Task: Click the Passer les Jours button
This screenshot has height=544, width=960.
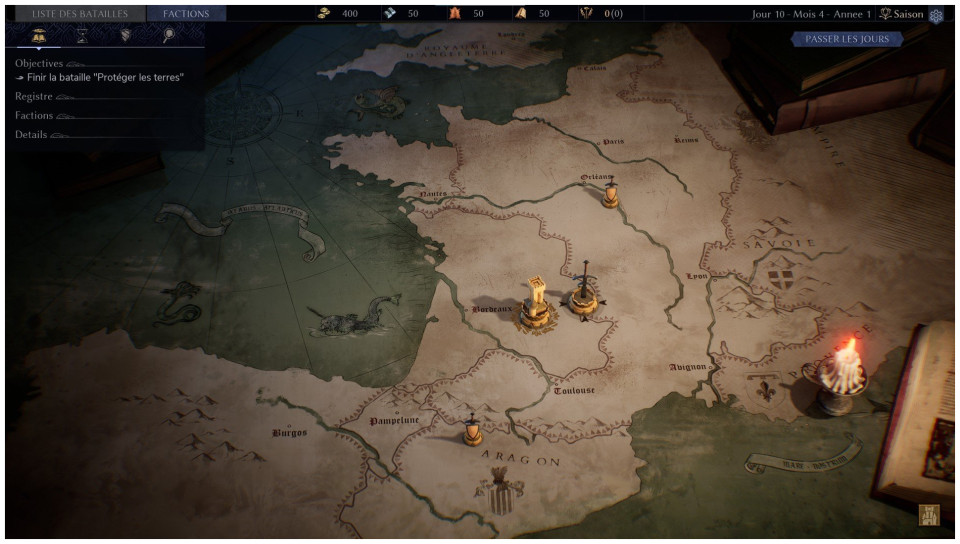Action: pos(847,39)
